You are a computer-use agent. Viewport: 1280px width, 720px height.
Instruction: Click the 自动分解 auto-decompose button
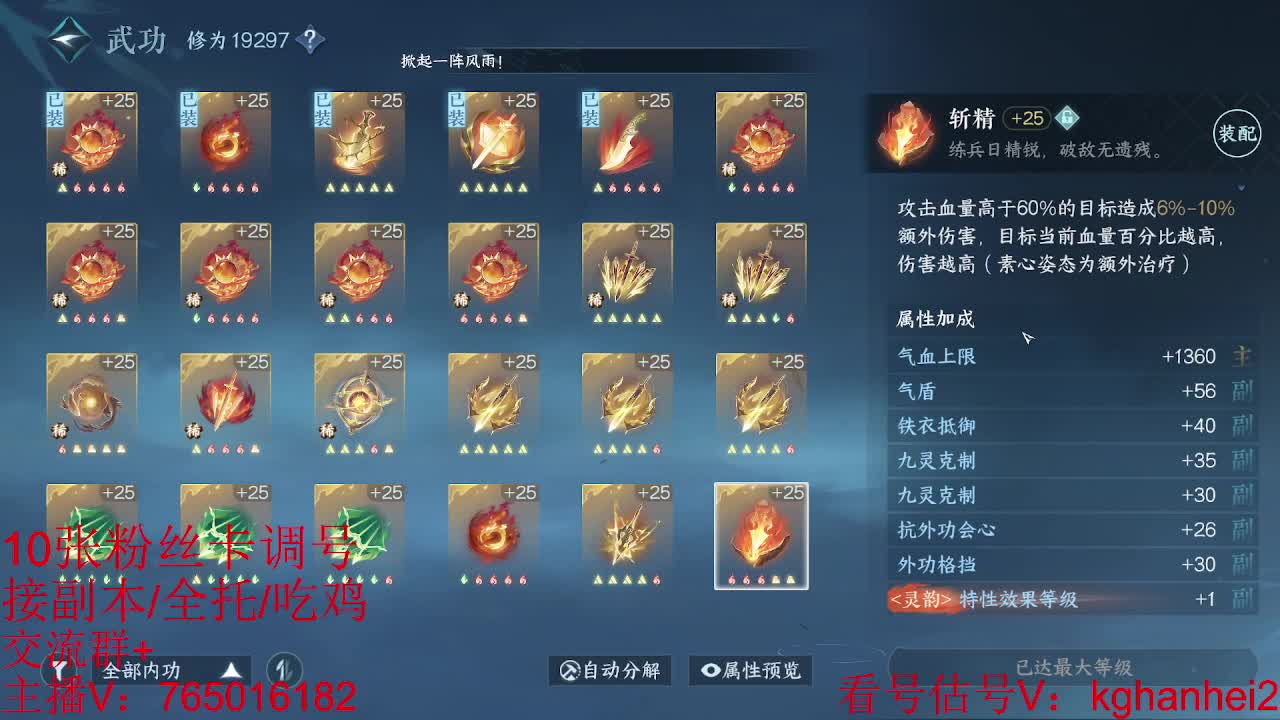(608, 671)
